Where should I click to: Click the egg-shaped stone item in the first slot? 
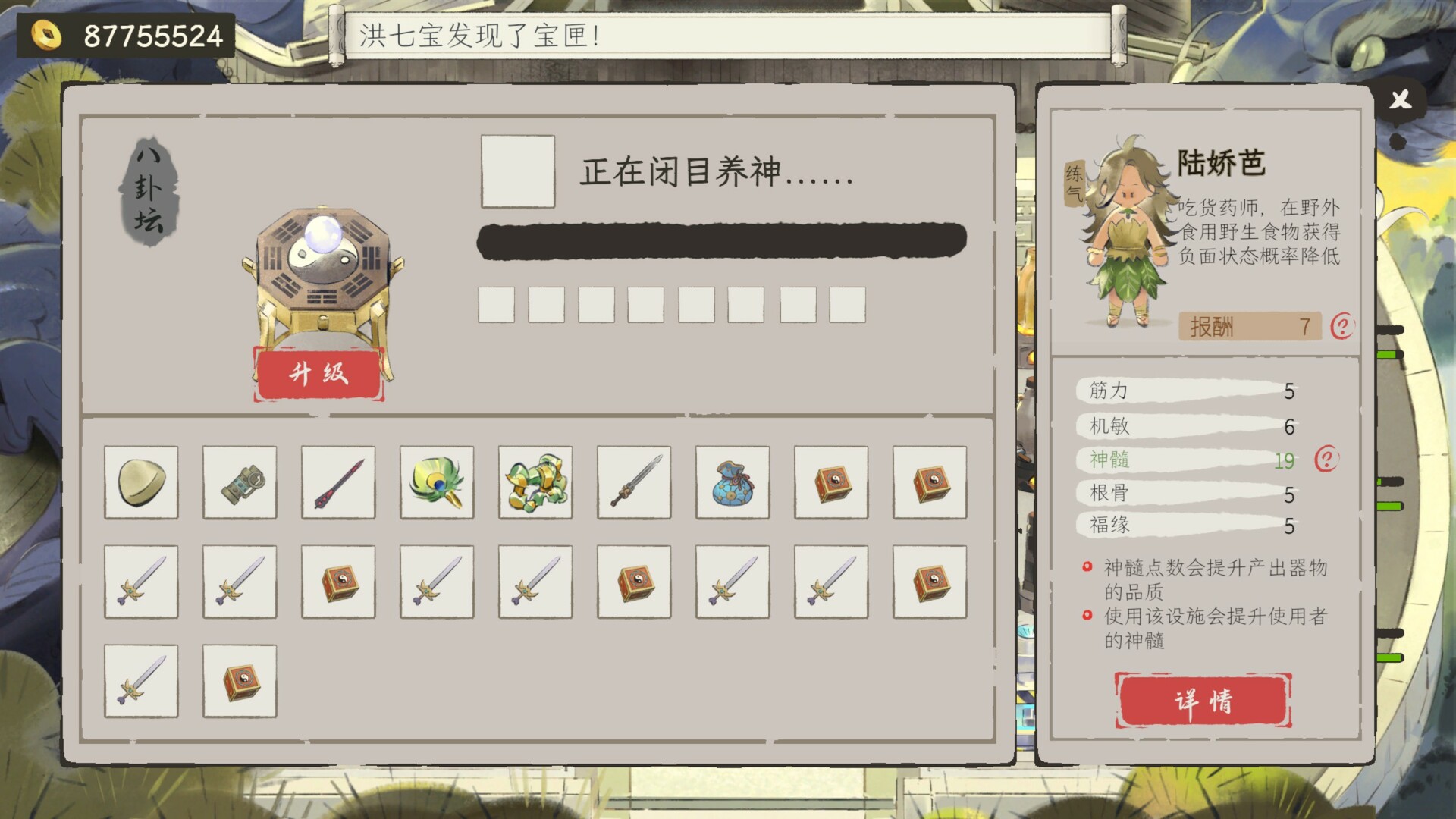click(x=141, y=483)
